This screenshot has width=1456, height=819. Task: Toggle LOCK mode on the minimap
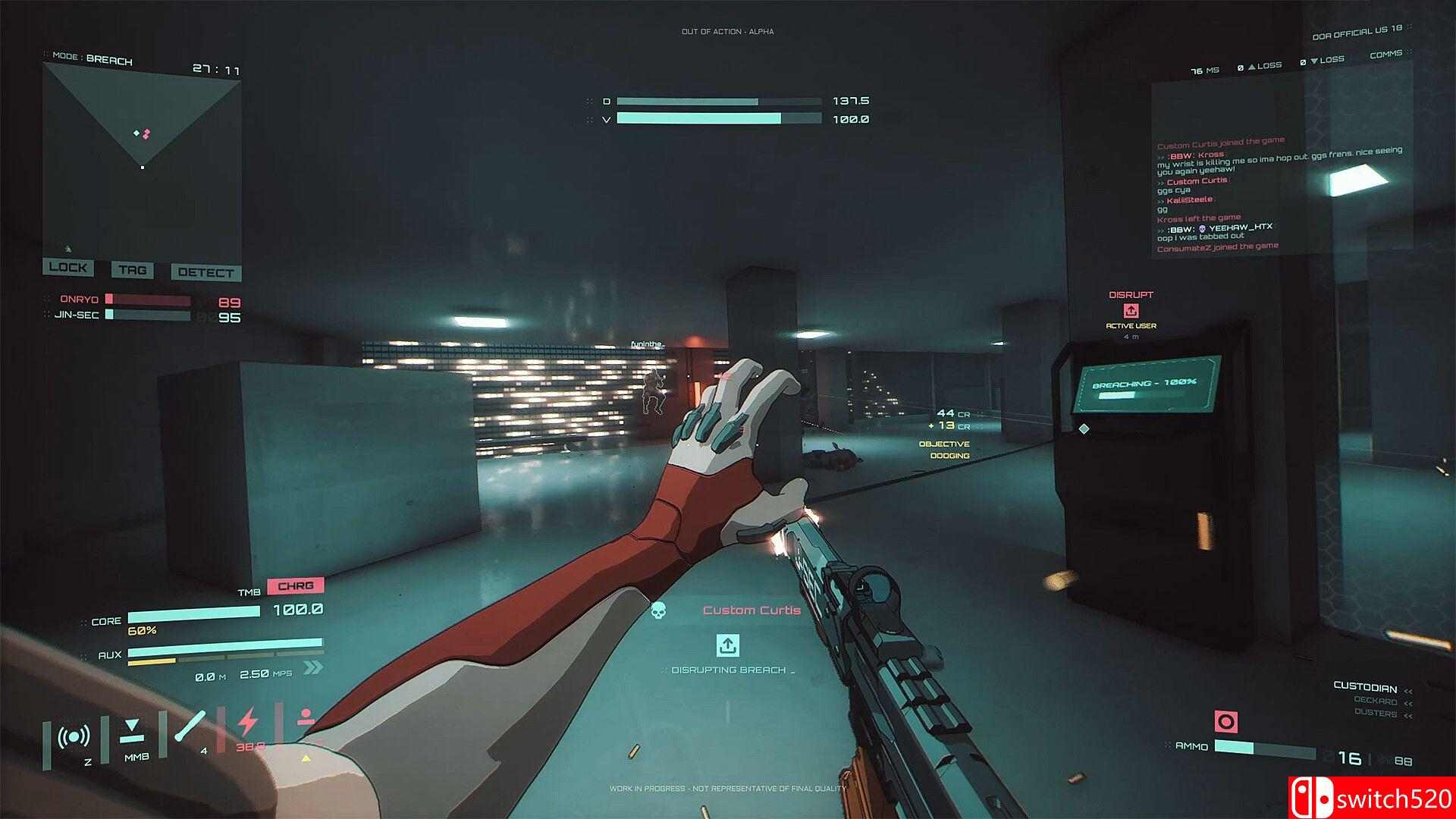pos(70,268)
